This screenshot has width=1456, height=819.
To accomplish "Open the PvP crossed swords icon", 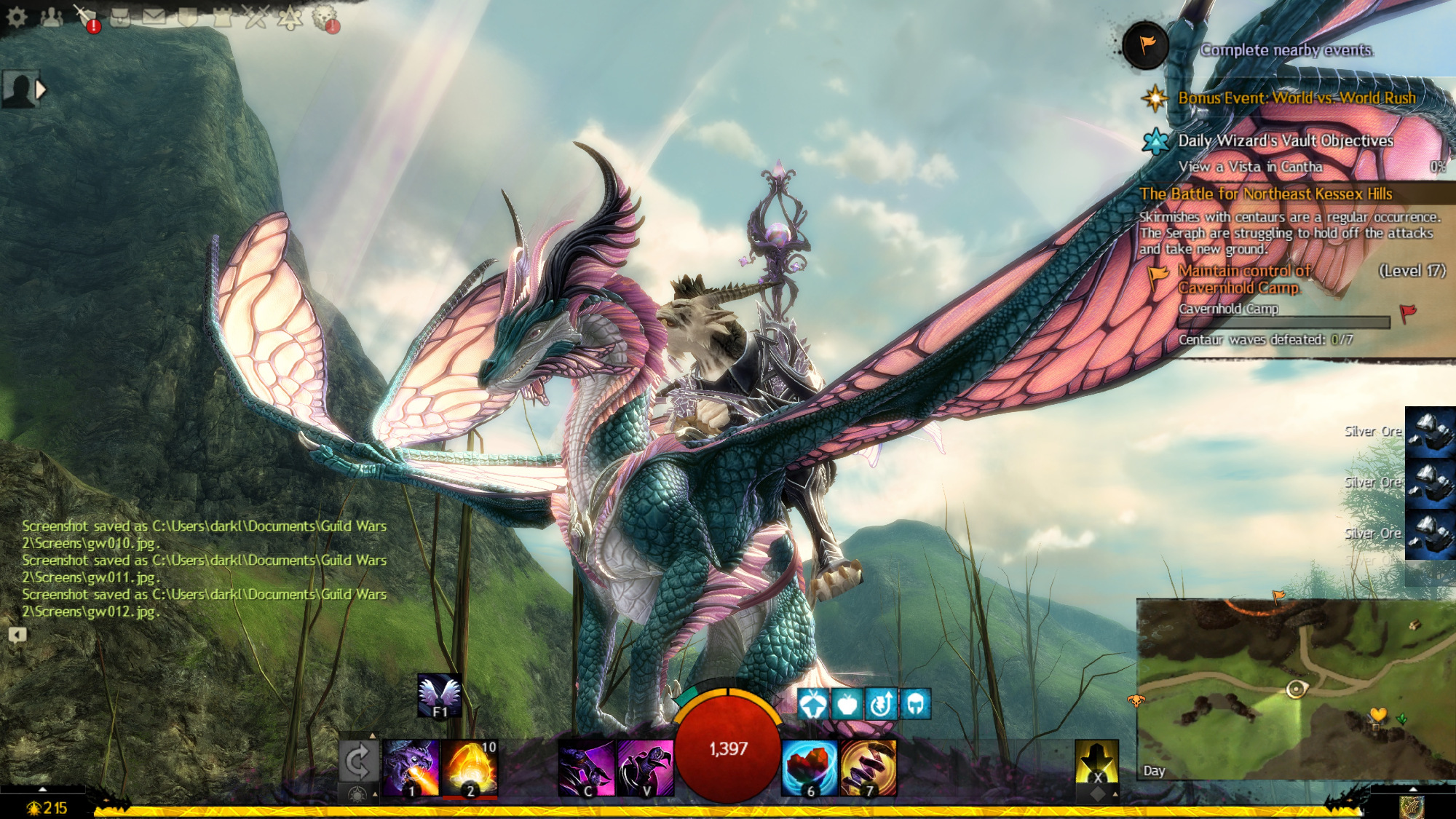I will click(256, 17).
